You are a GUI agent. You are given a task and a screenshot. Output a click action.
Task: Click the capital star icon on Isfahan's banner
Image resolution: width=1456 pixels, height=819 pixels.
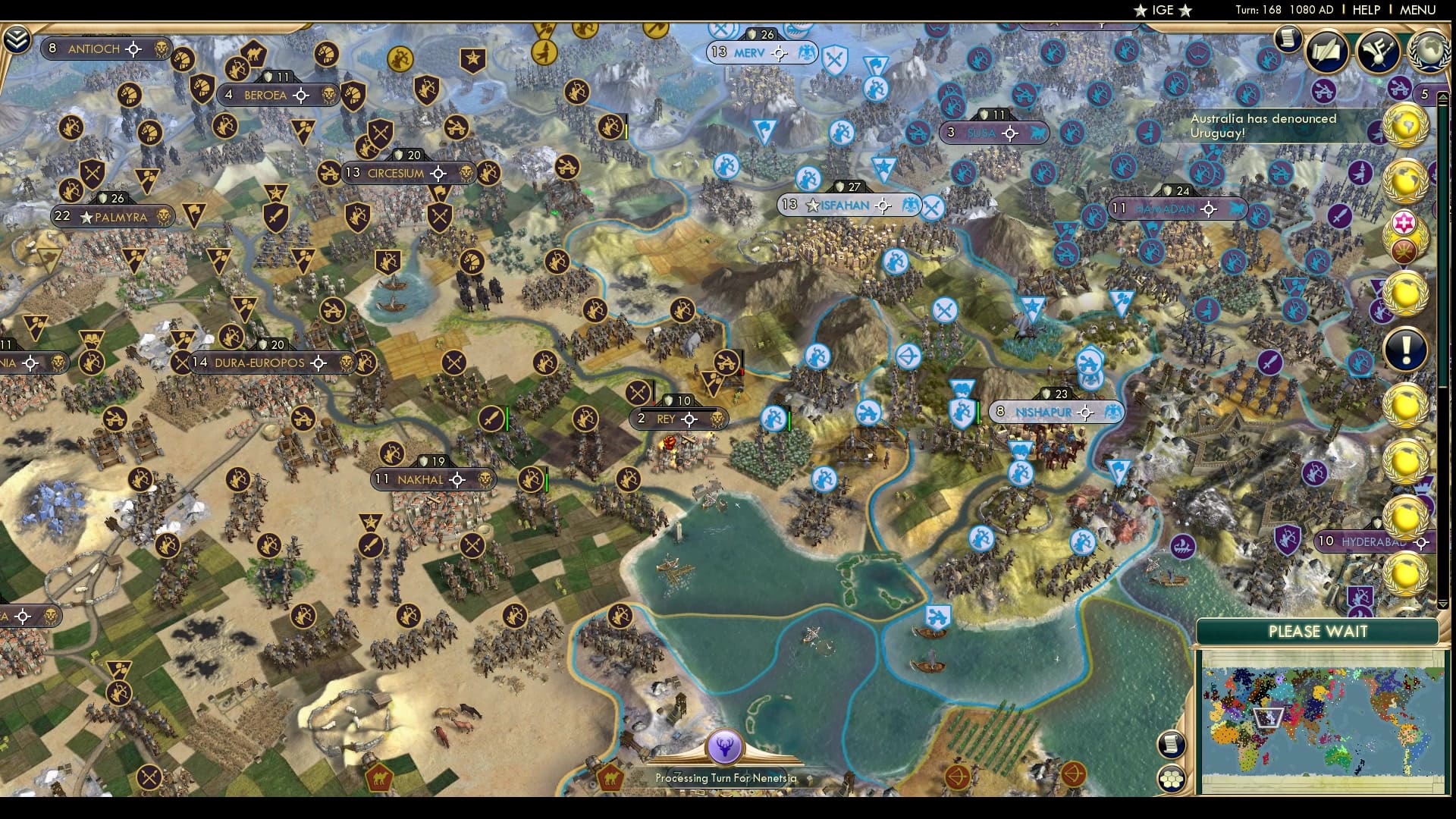click(813, 205)
